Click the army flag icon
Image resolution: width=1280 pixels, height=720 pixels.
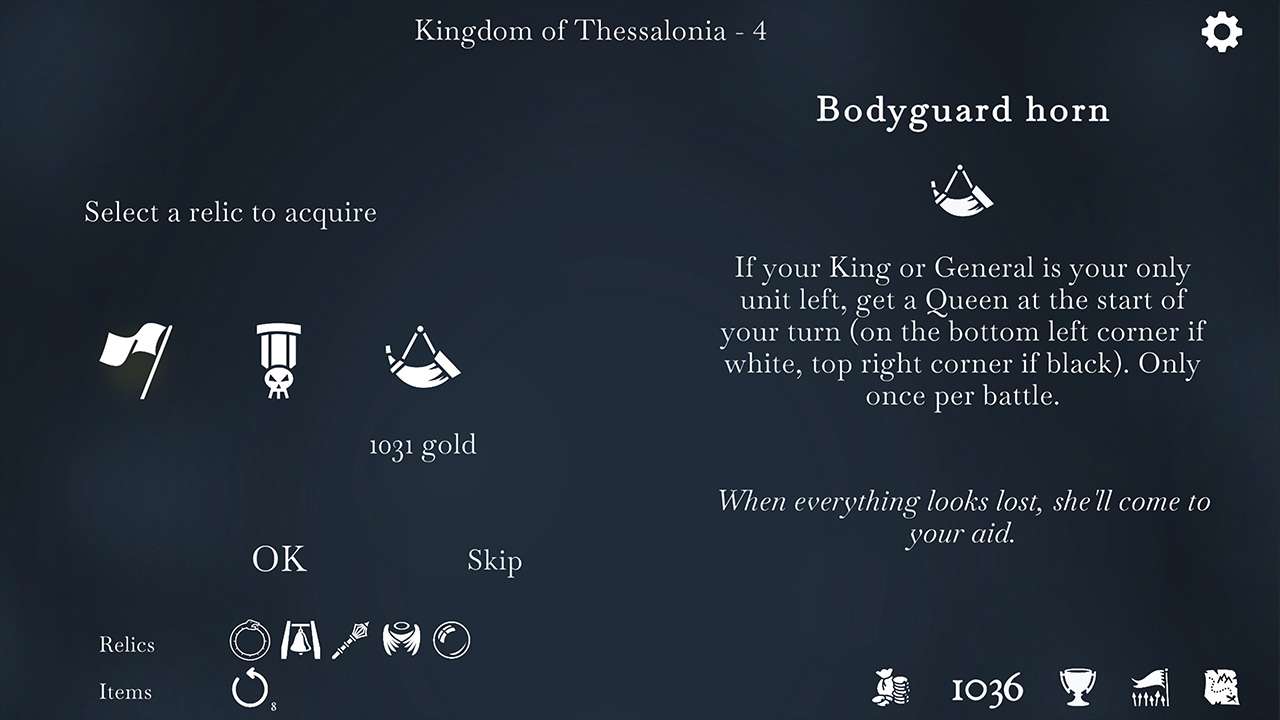pyautogui.click(x=1150, y=688)
